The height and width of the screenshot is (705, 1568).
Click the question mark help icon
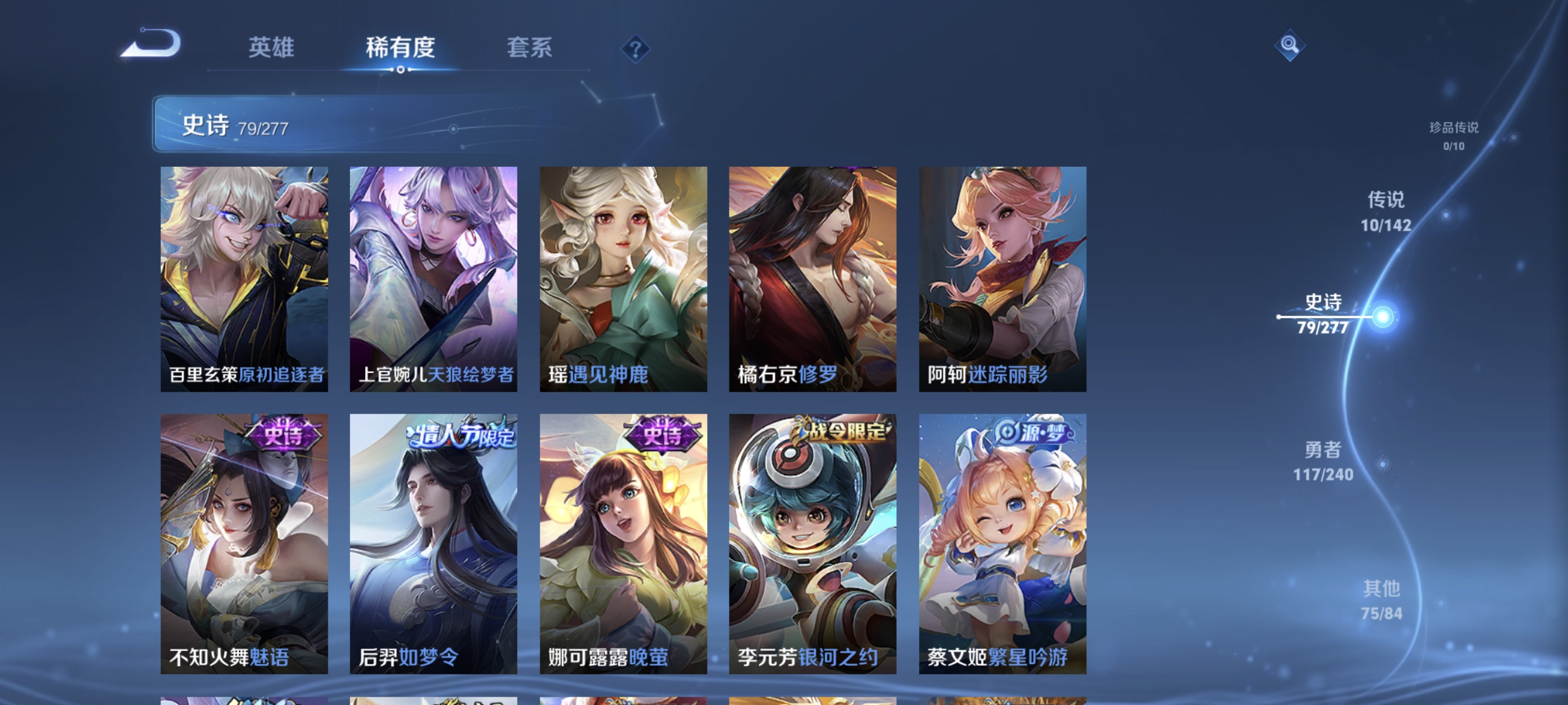(635, 49)
